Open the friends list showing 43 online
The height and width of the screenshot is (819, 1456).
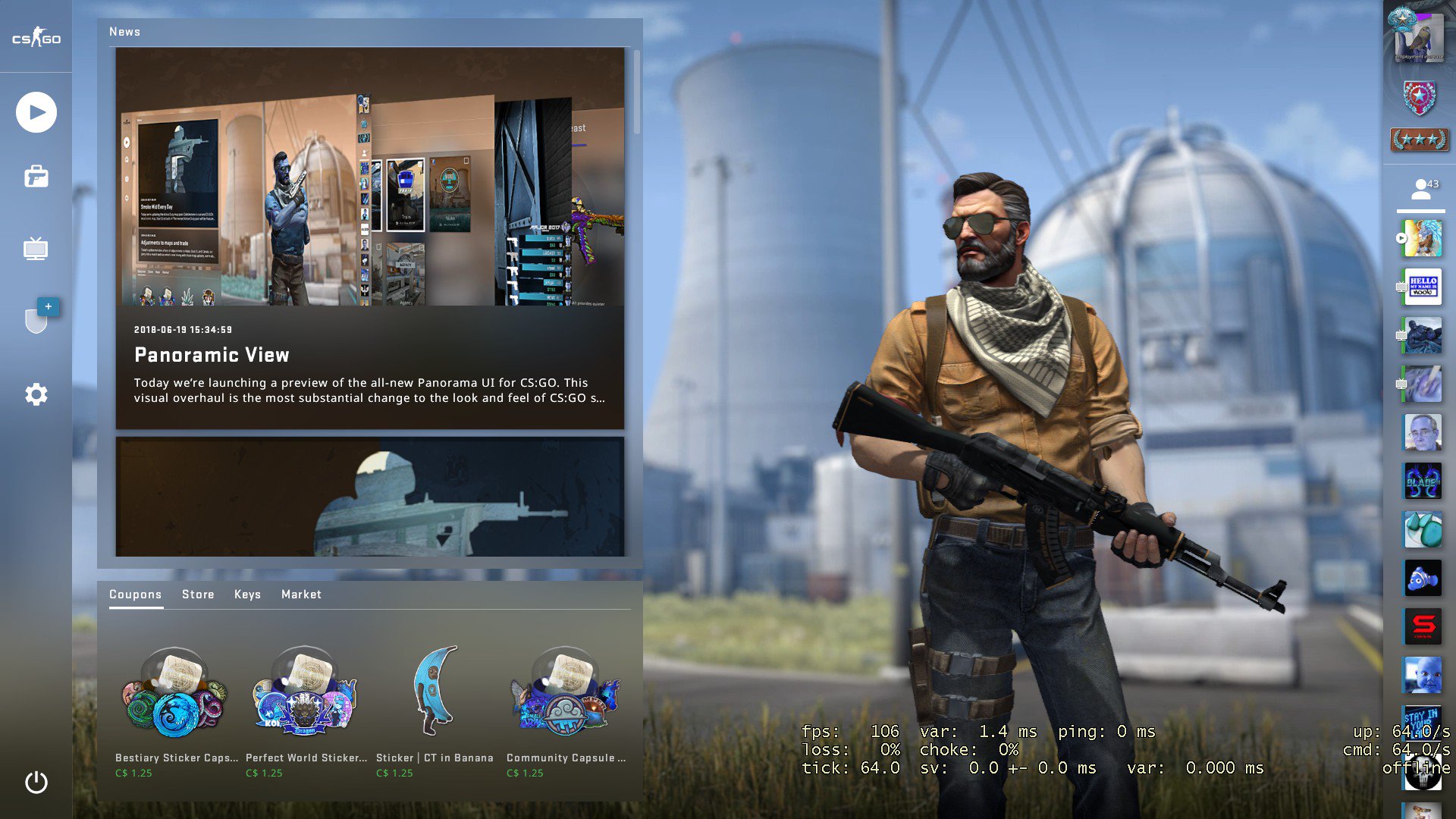1420,188
